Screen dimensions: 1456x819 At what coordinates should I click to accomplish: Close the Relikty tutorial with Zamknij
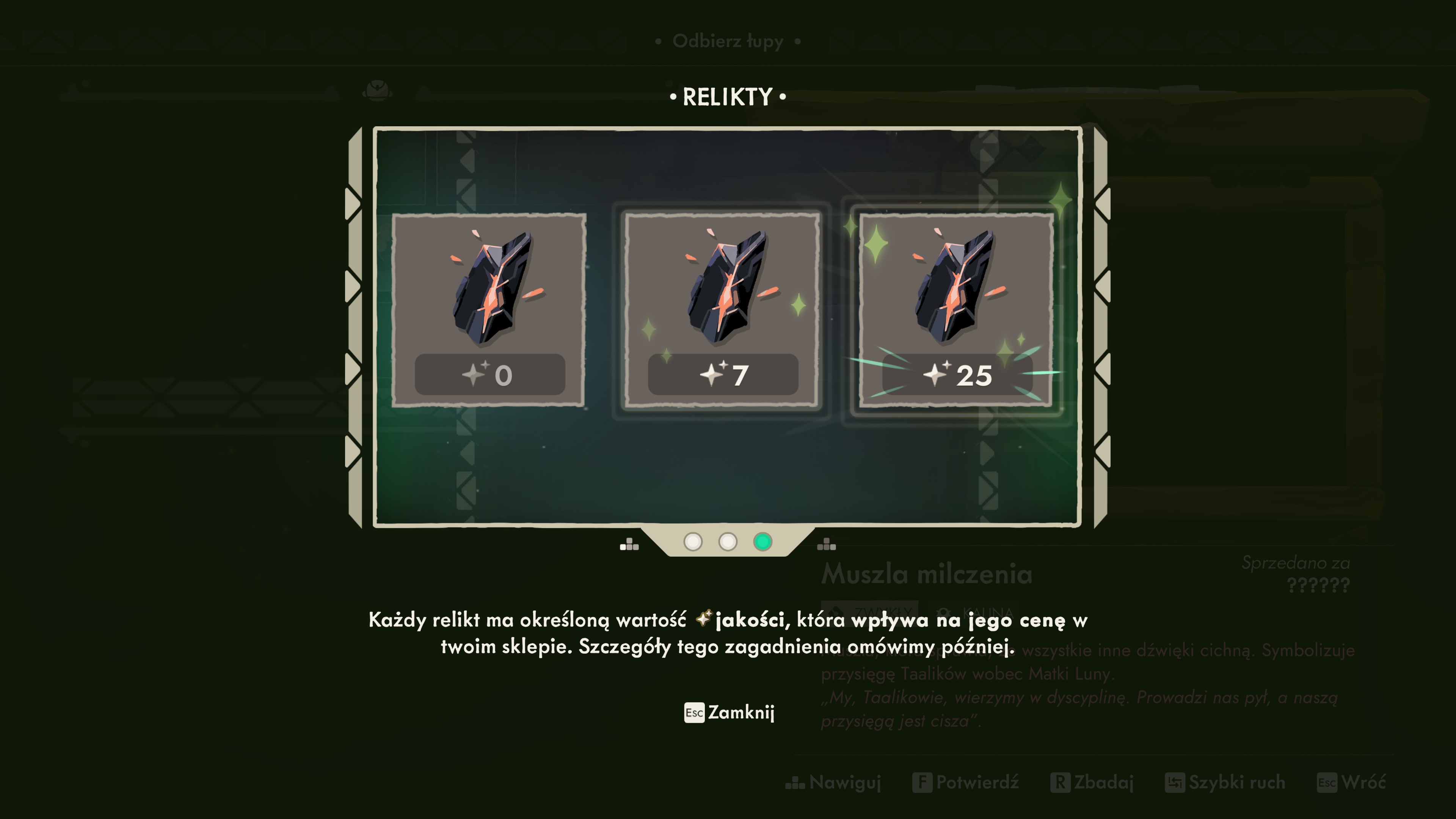point(729,713)
